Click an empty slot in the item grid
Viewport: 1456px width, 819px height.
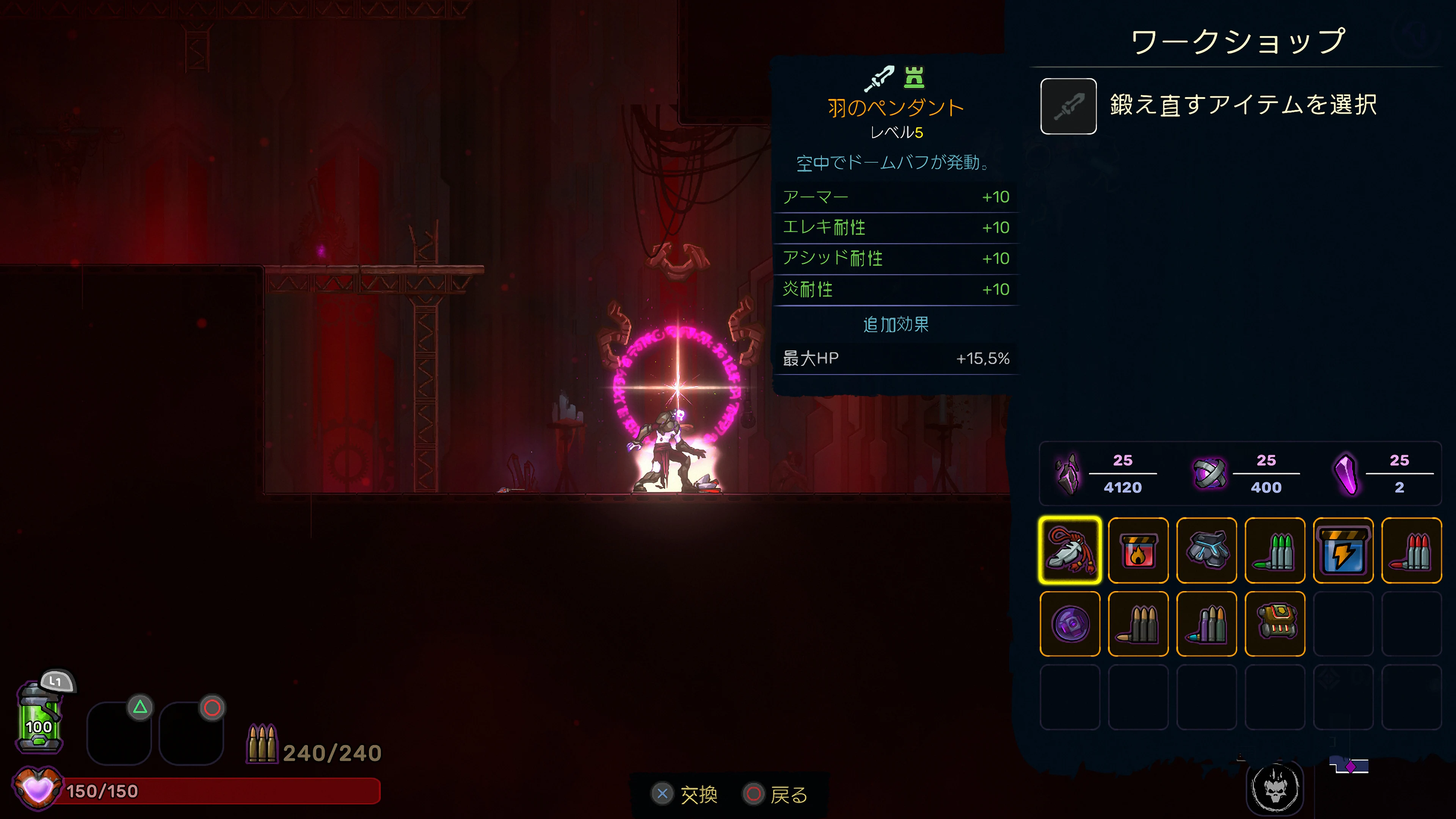[1343, 624]
